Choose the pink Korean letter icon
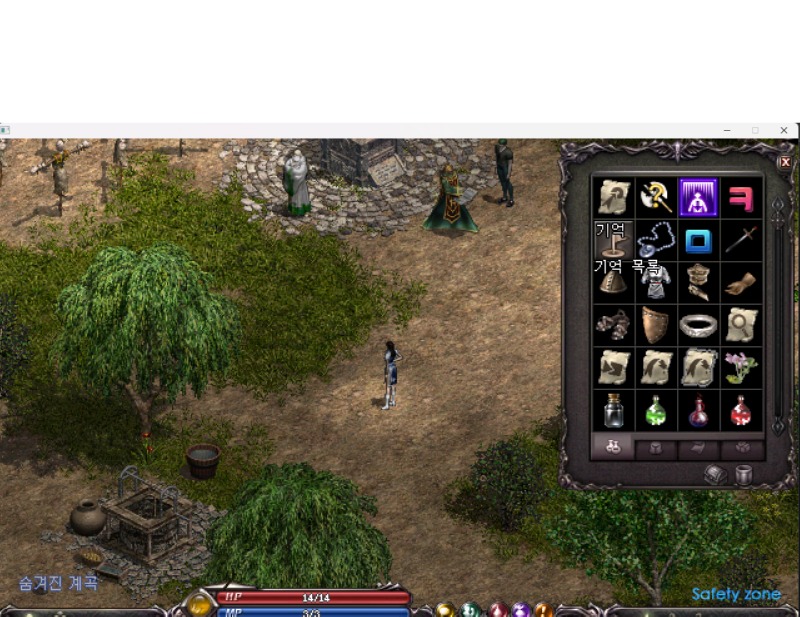Screen dimensions: 800x617 point(741,197)
